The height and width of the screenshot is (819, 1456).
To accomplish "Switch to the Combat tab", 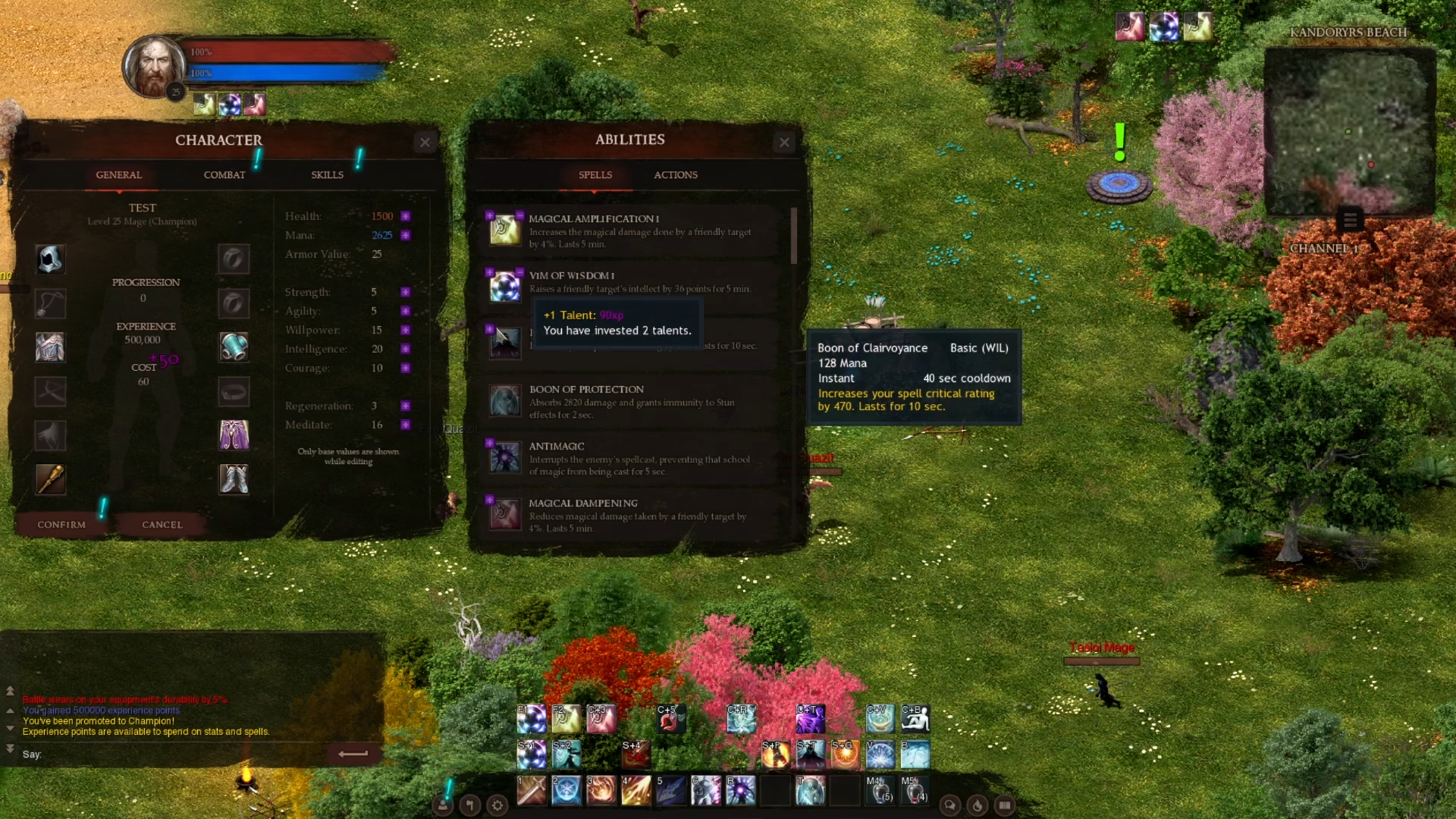I will (x=224, y=174).
